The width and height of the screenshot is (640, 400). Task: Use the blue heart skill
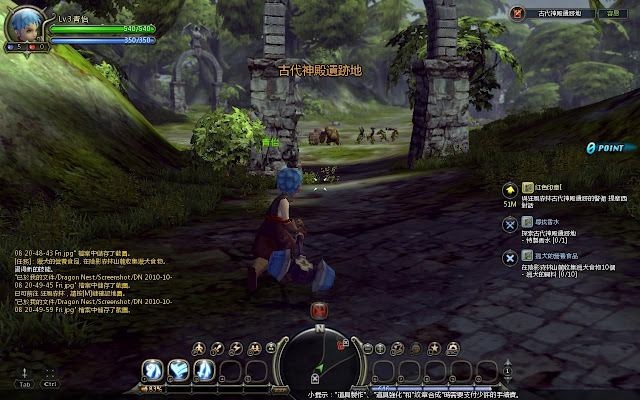178,370
